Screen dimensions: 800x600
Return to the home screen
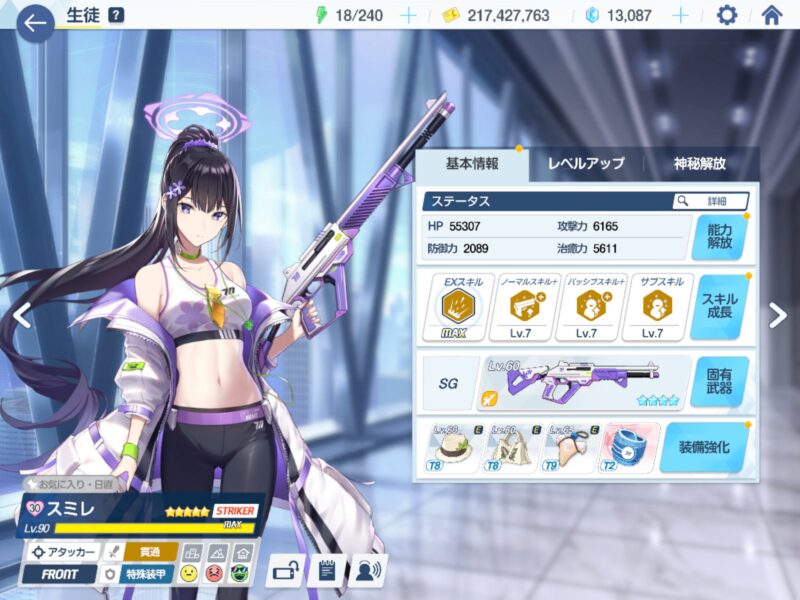(771, 15)
